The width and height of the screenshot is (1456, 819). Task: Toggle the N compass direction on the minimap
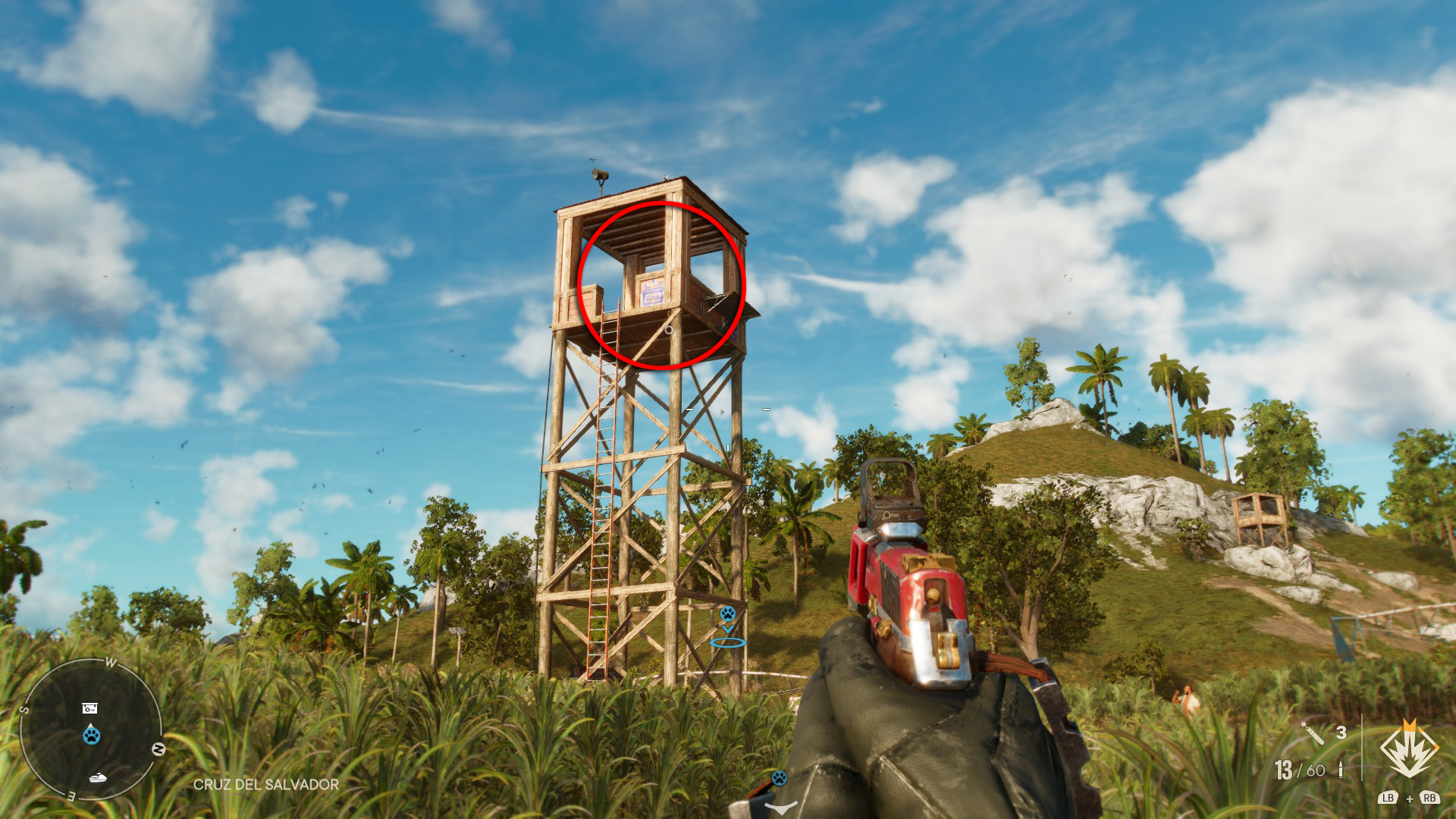[158, 748]
